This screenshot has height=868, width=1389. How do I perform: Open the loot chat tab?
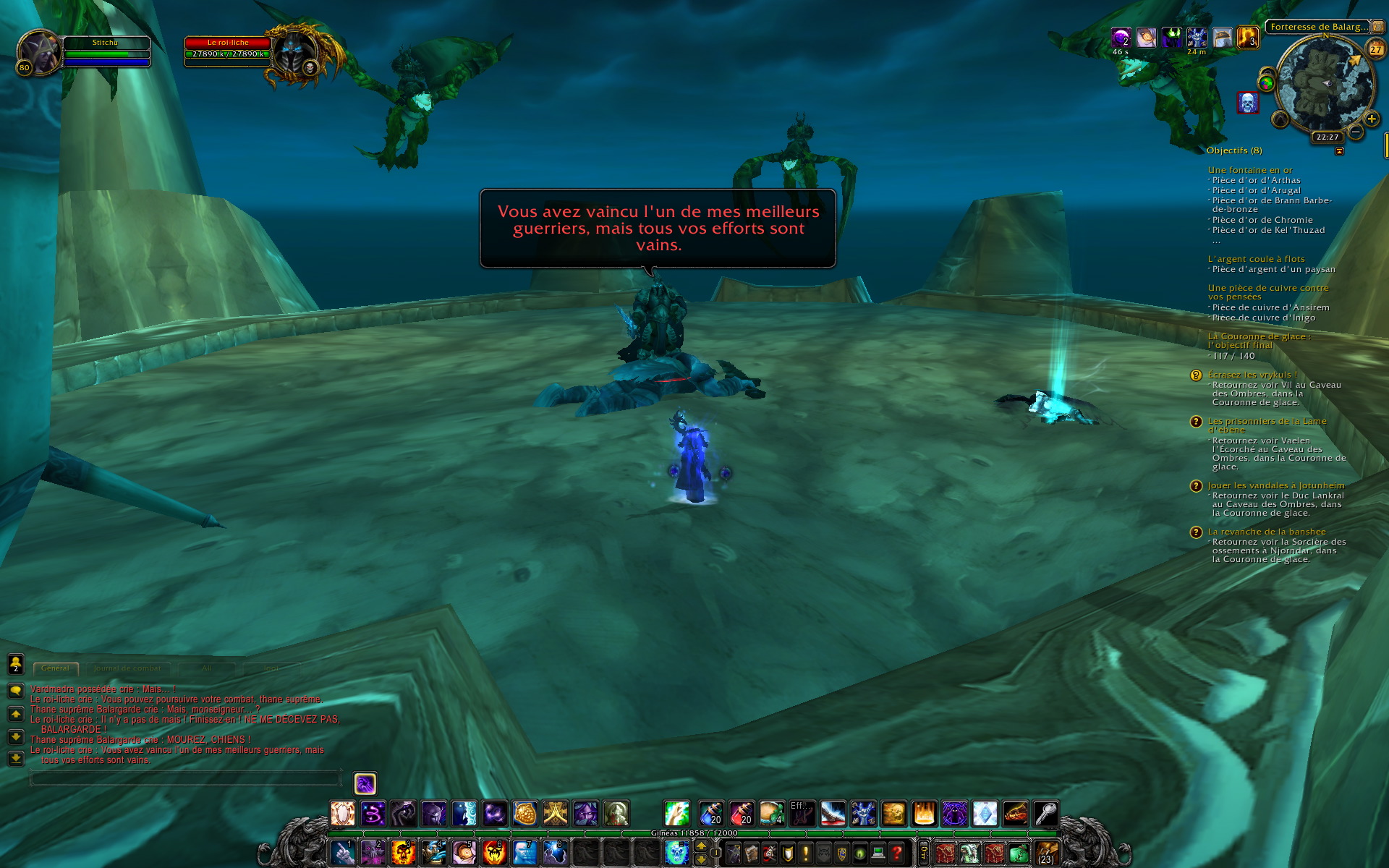(271, 668)
